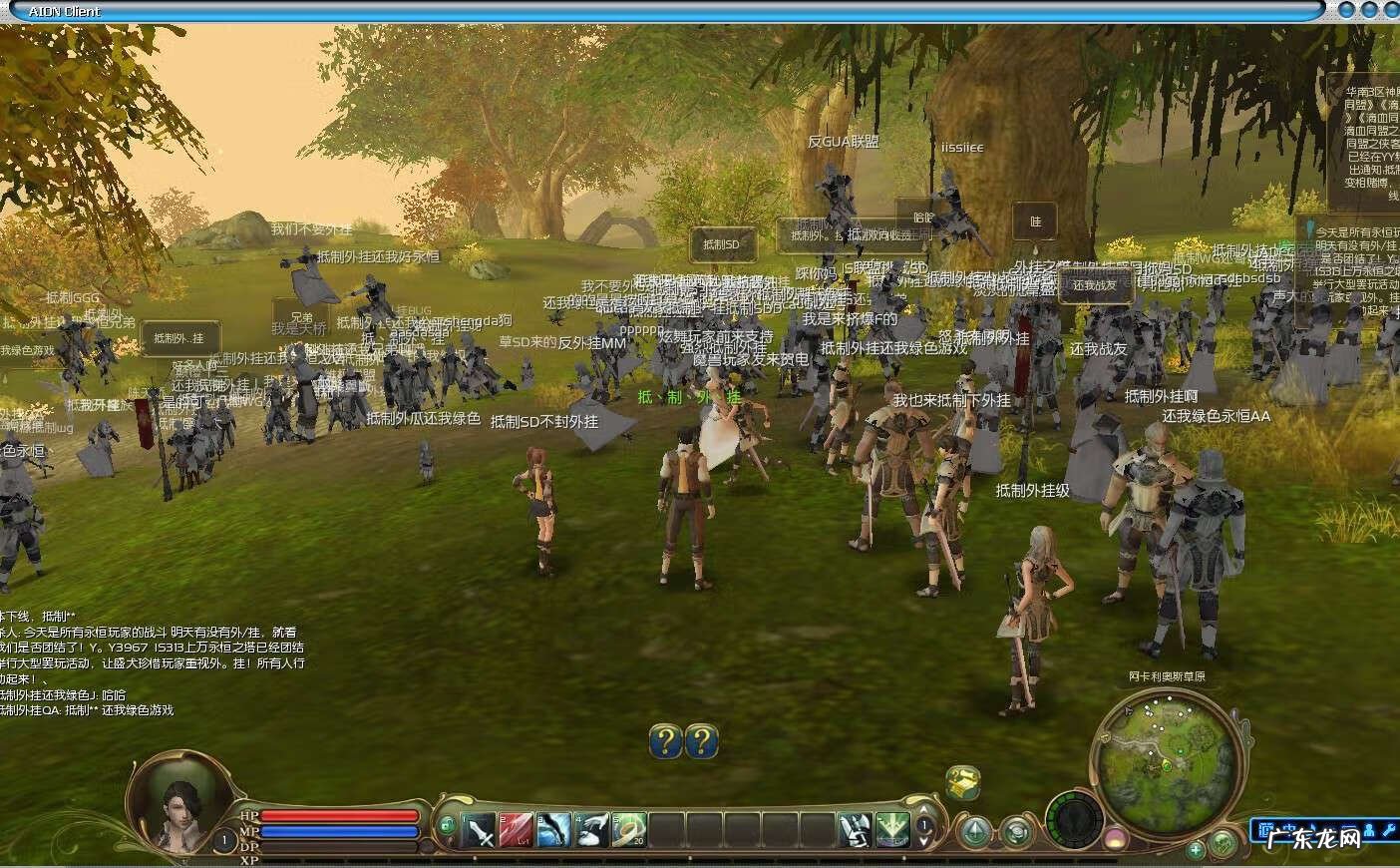The height and width of the screenshot is (868, 1400).
Task: Use the red slash skill in slot 2
Action: [x=518, y=830]
